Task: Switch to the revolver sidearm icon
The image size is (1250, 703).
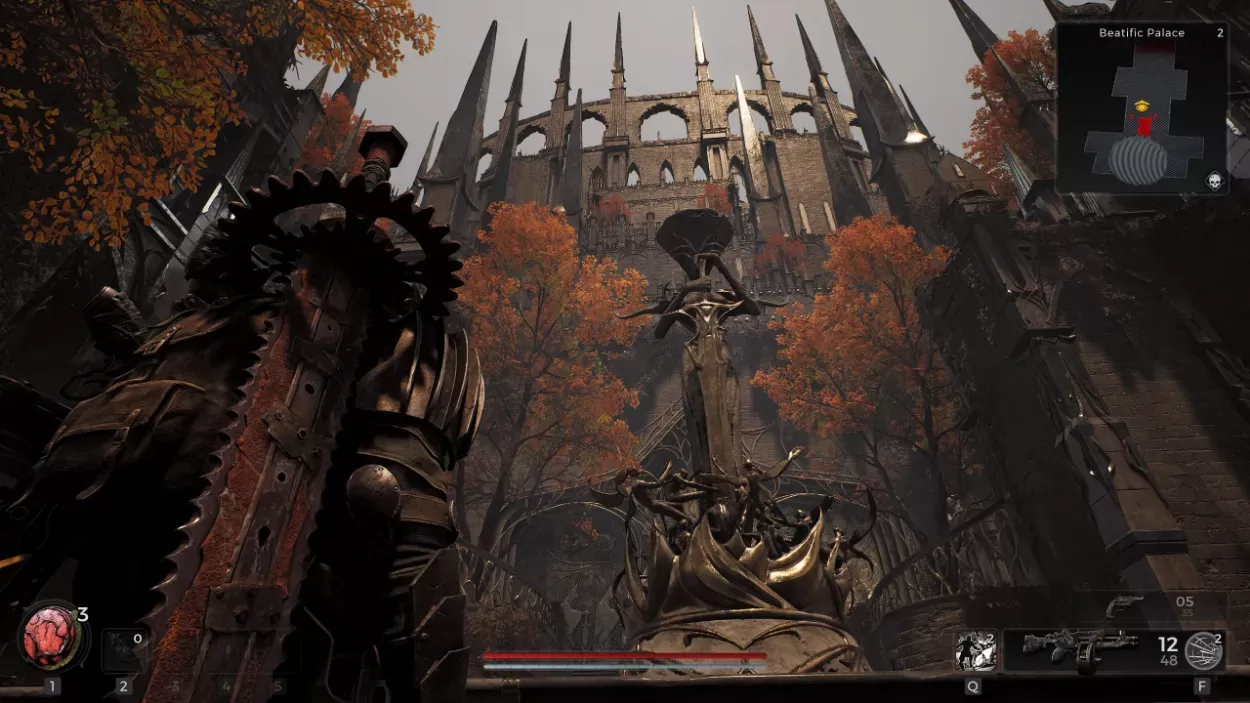Action: [1124, 605]
